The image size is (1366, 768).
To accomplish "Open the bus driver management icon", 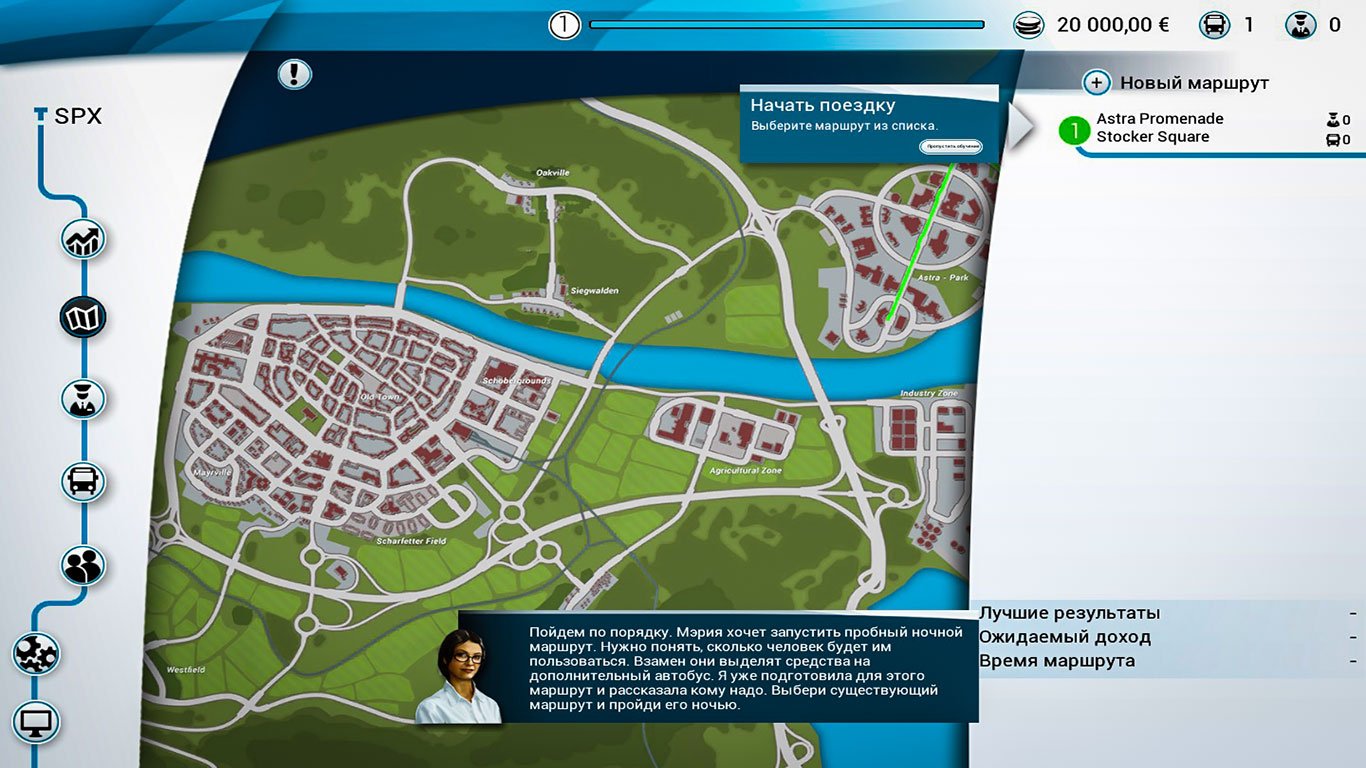I will 82,398.
